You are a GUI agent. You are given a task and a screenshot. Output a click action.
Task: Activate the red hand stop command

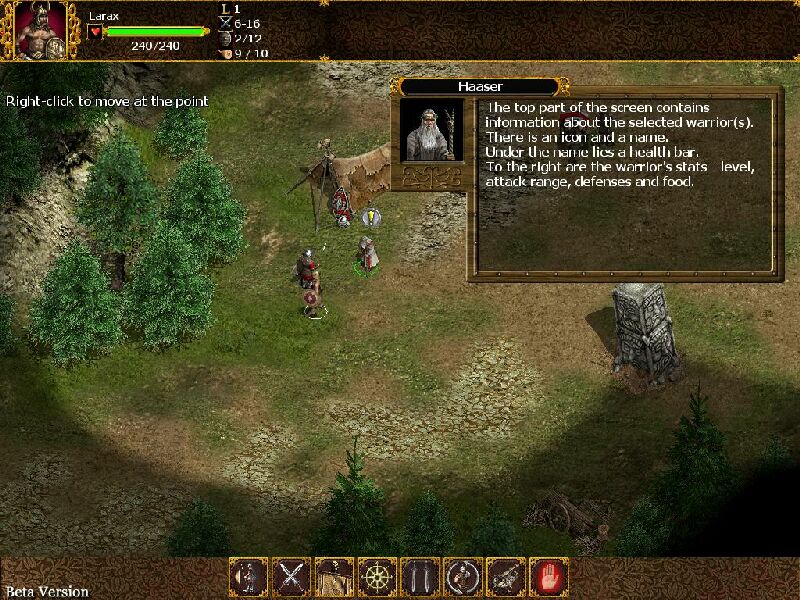[549, 577]
